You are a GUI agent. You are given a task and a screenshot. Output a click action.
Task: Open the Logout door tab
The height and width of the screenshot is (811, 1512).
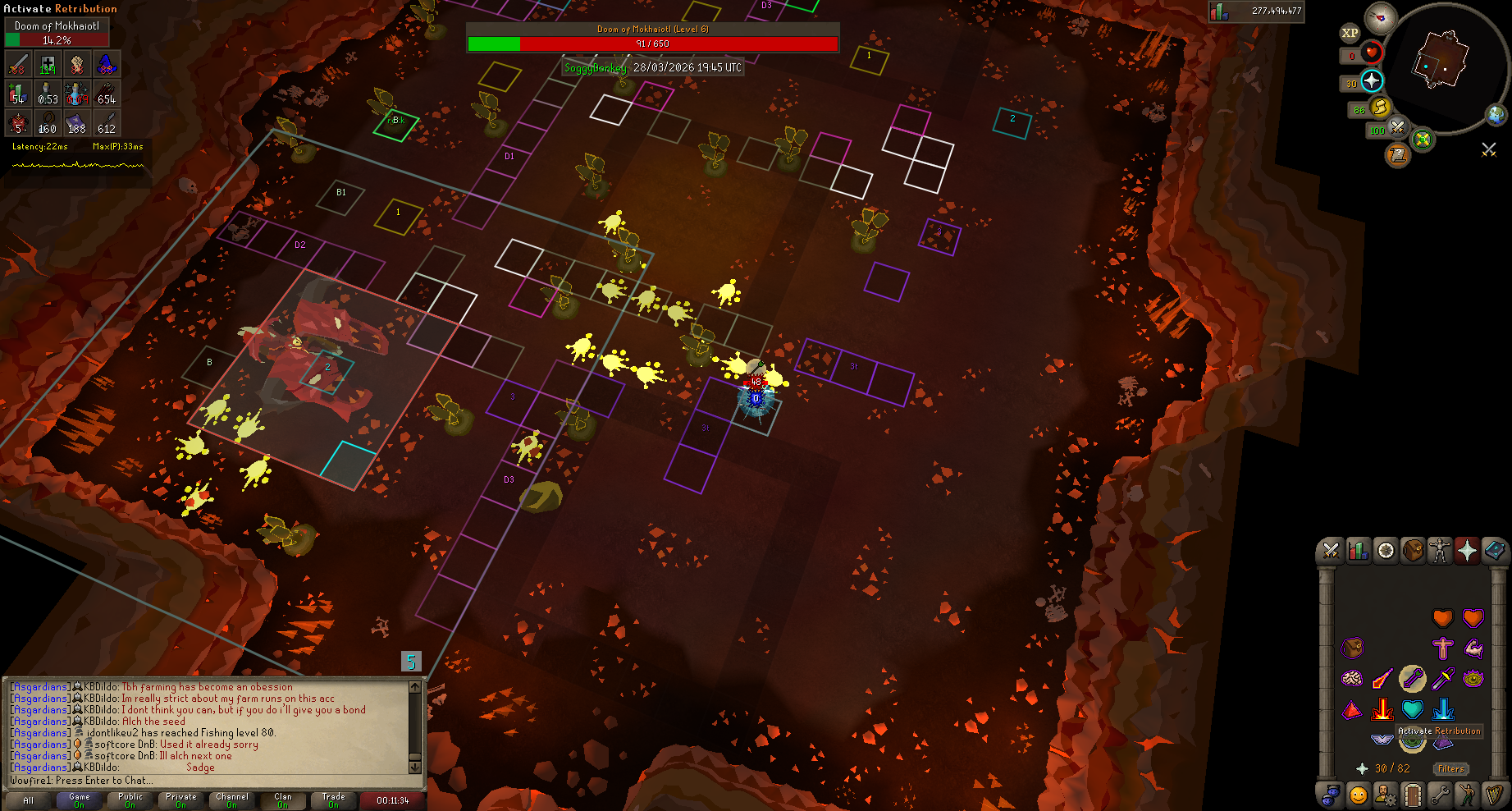[1412, 795]
